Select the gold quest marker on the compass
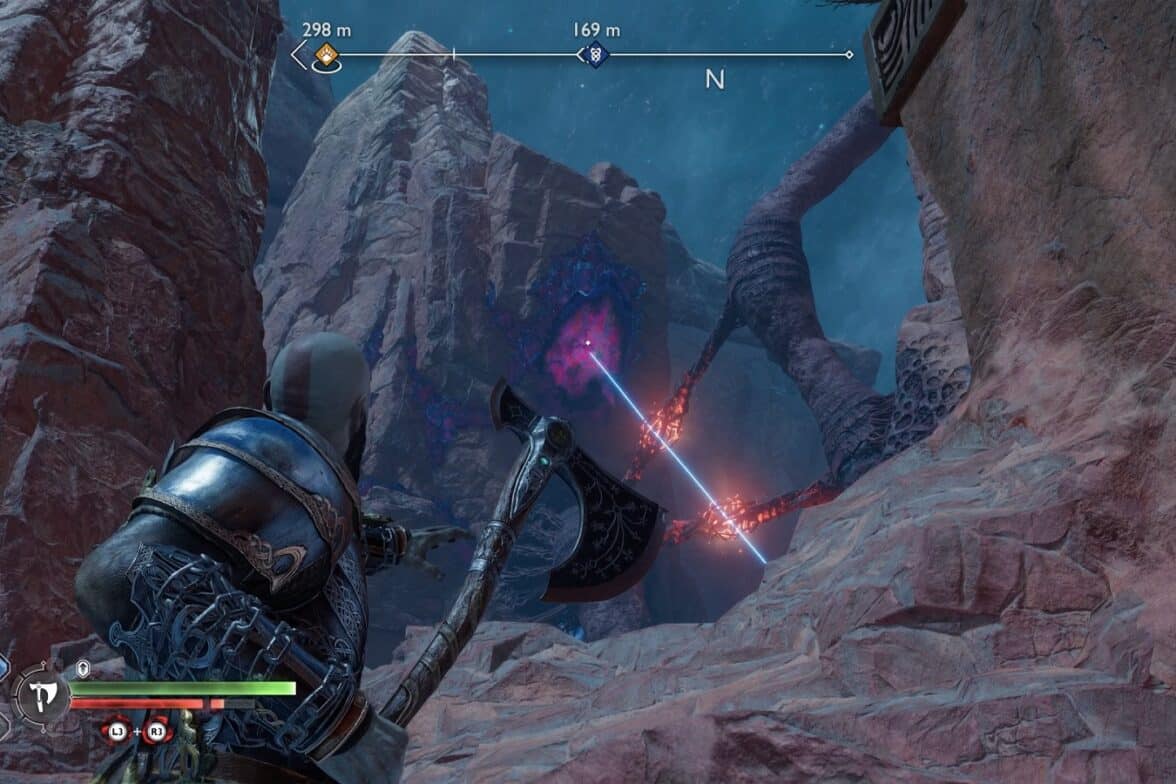The width and height of the screenshot is (1176, 784). 325,54
